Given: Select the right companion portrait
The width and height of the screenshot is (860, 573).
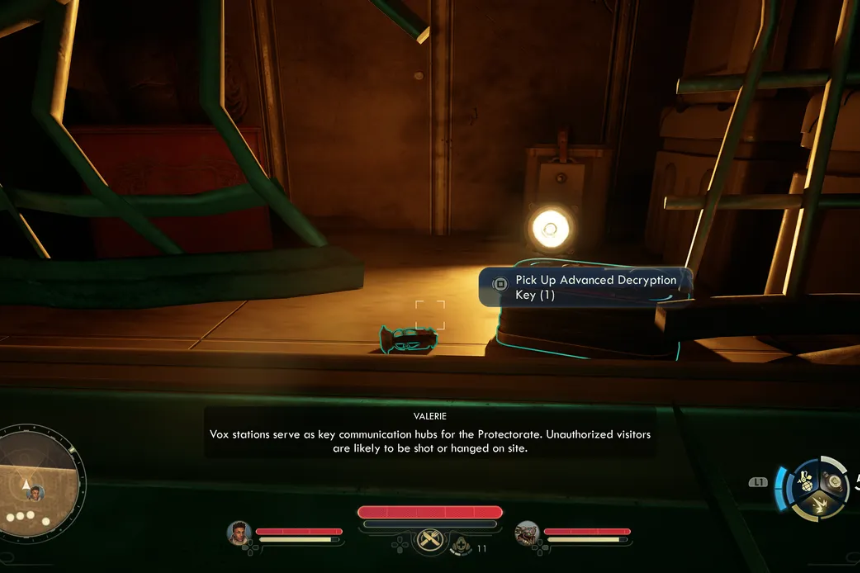Looking at the screenshot, I should click(526, 533).
